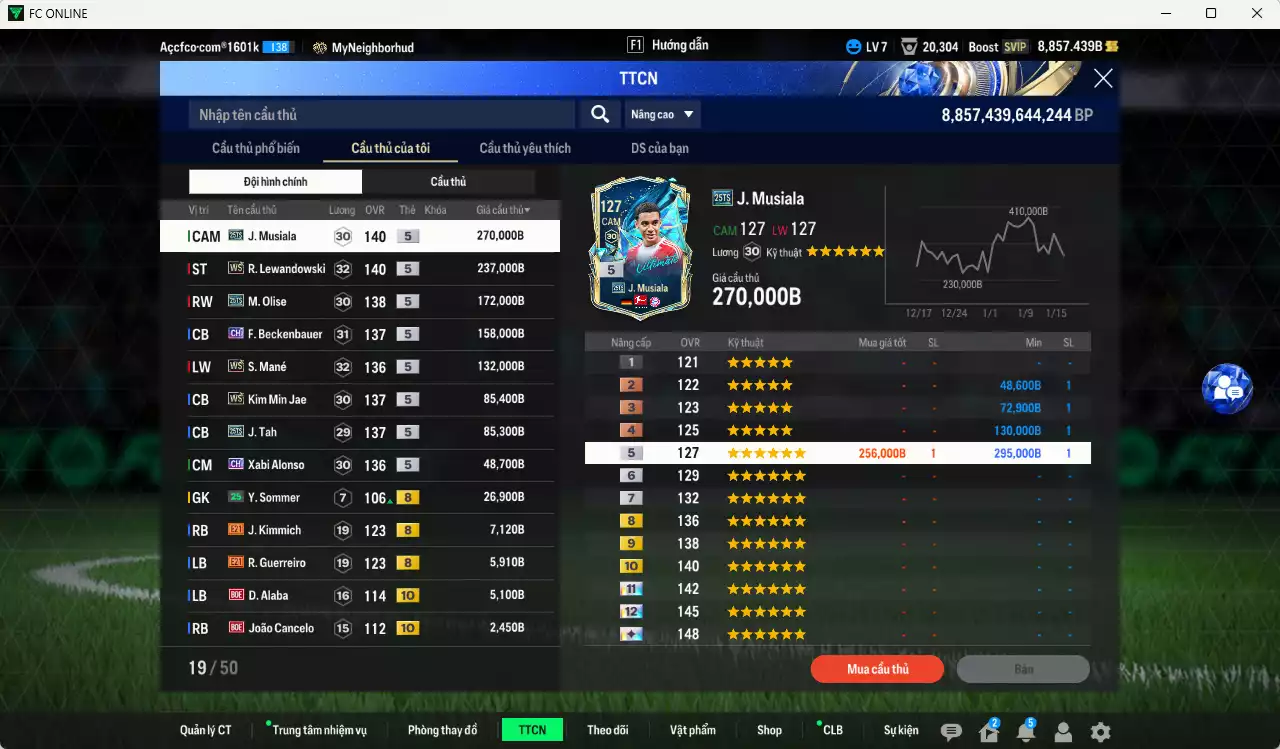Click the home icon with badge 2

coord(989,729)
